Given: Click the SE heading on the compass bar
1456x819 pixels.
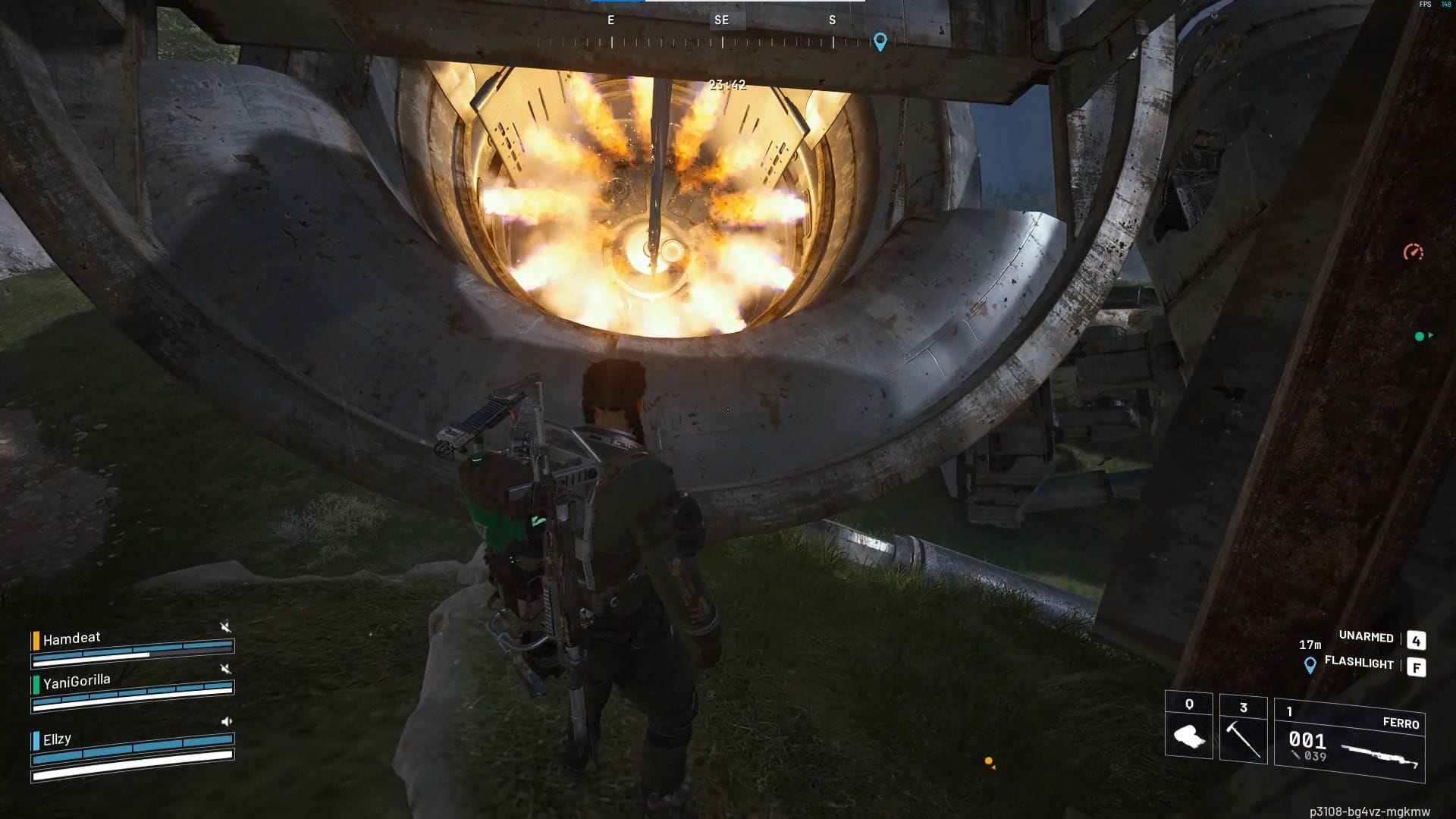Looking at the screenshot, I should tap(721, 20).
